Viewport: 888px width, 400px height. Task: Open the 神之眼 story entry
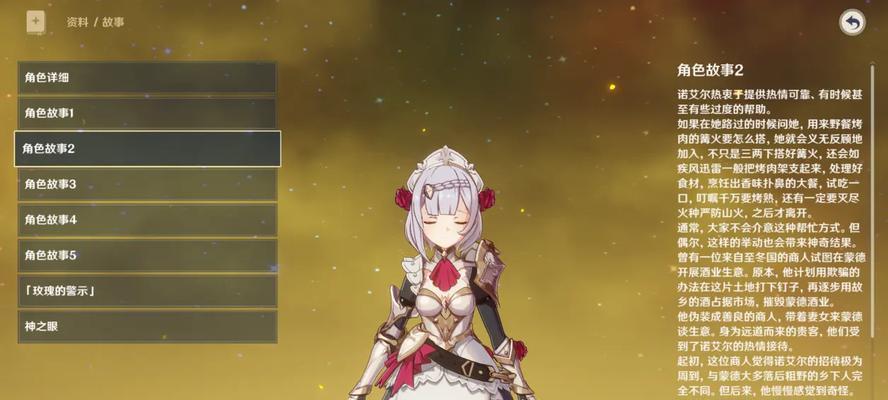147,326
